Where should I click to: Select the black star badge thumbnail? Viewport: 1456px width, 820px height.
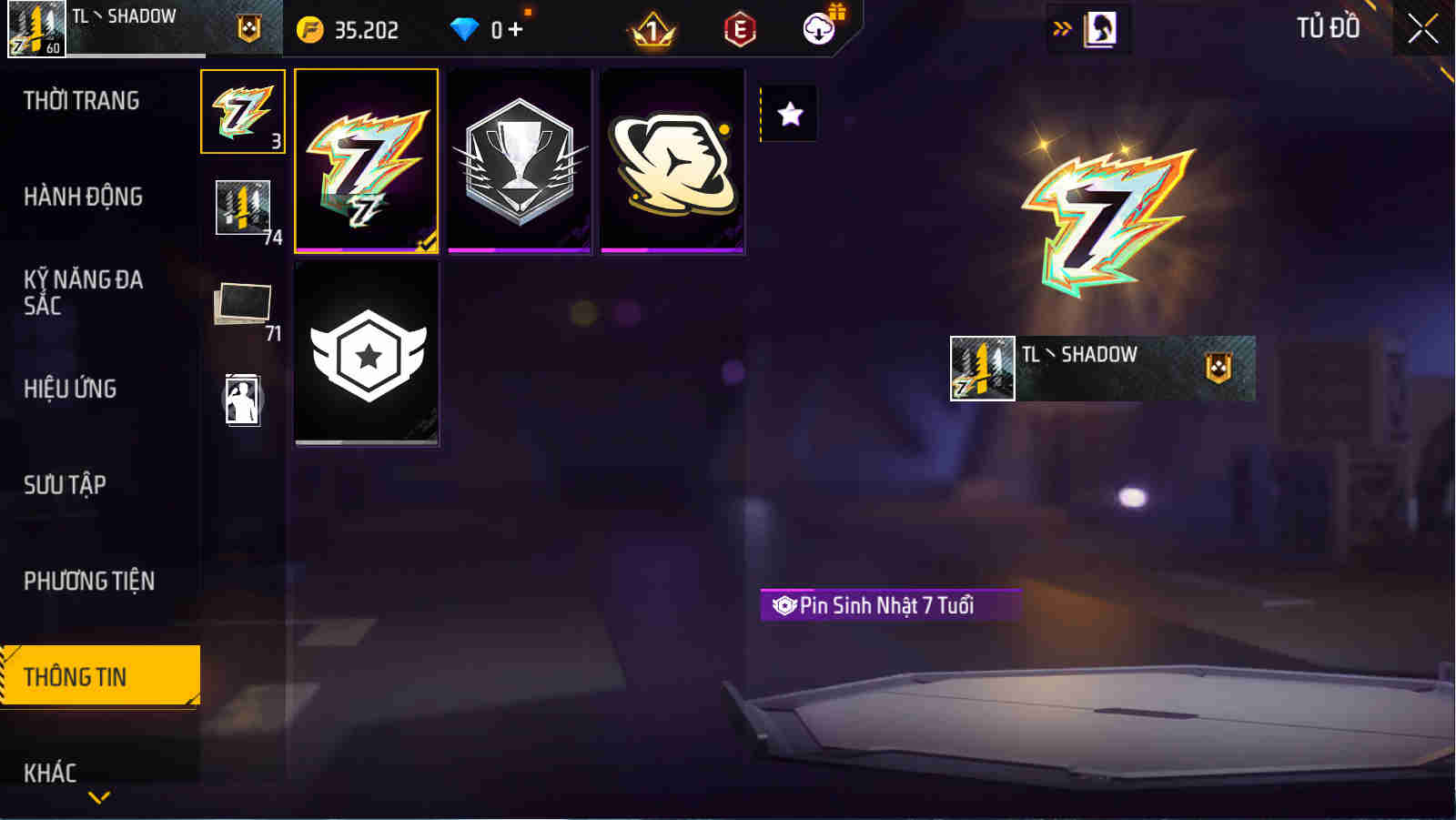[367, 353]
